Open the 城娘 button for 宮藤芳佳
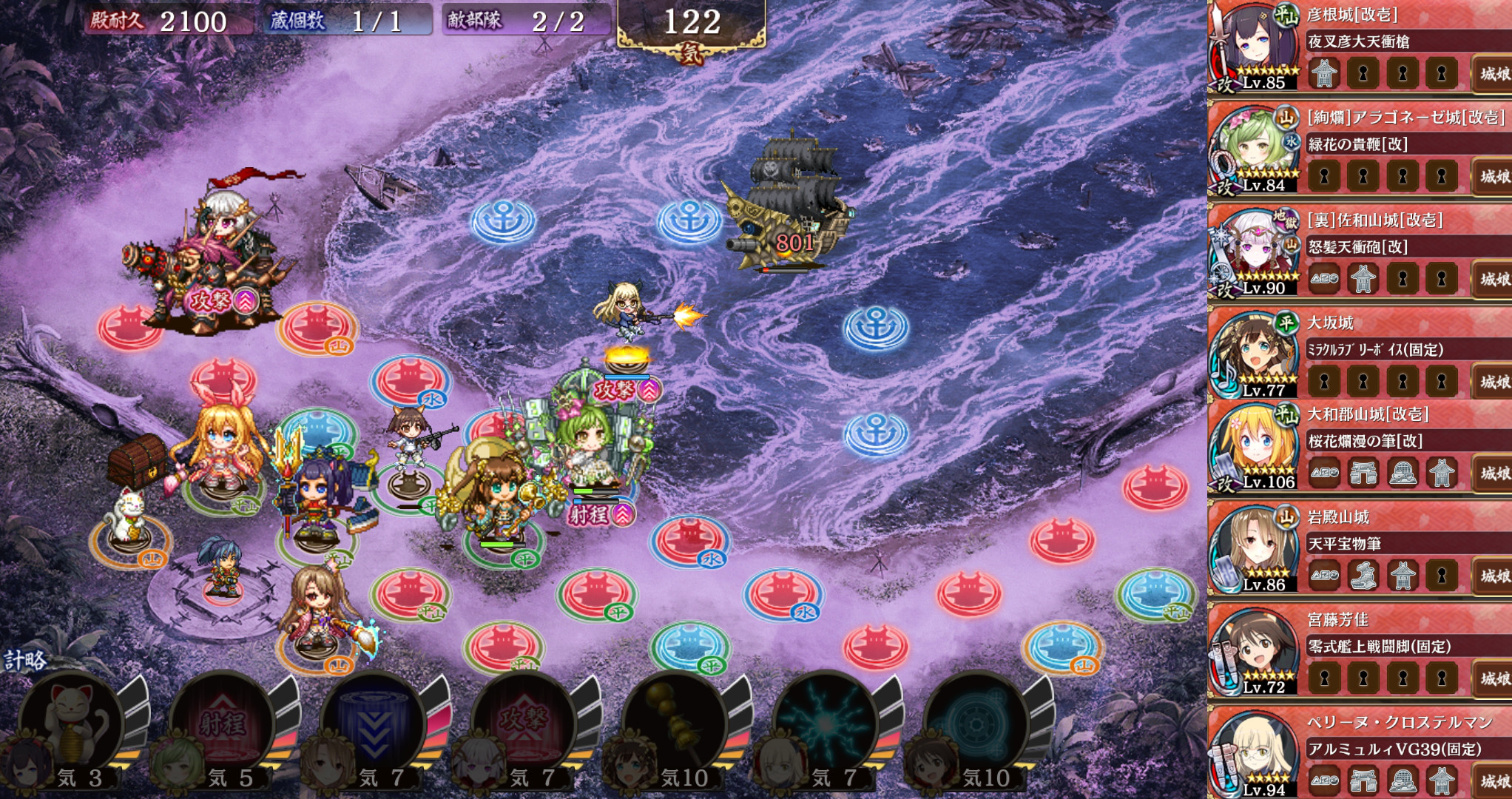 point(1492,678)
